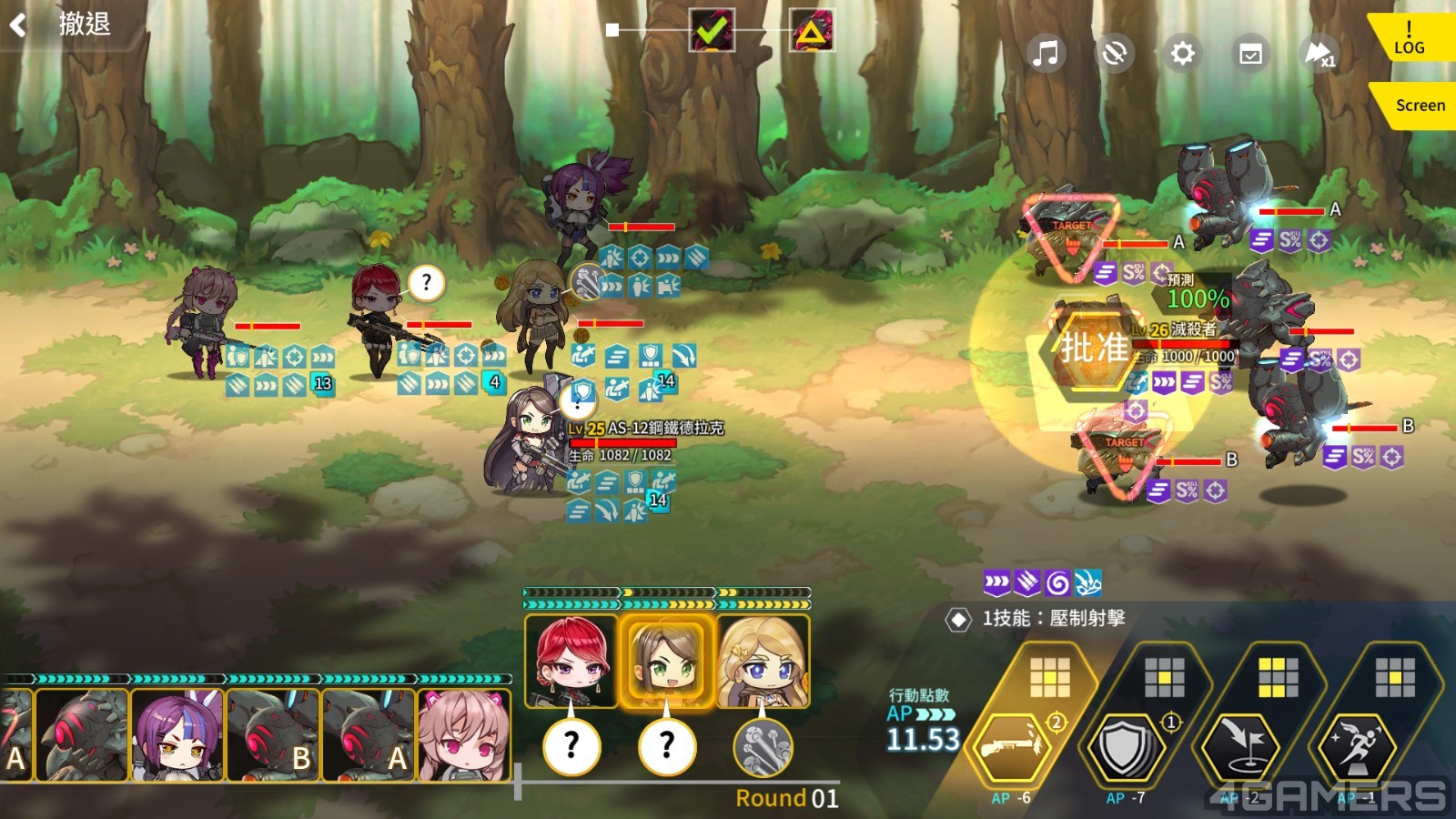Select the brown-haired character portrait
The image size is (1456, 819).
point(666,662)
